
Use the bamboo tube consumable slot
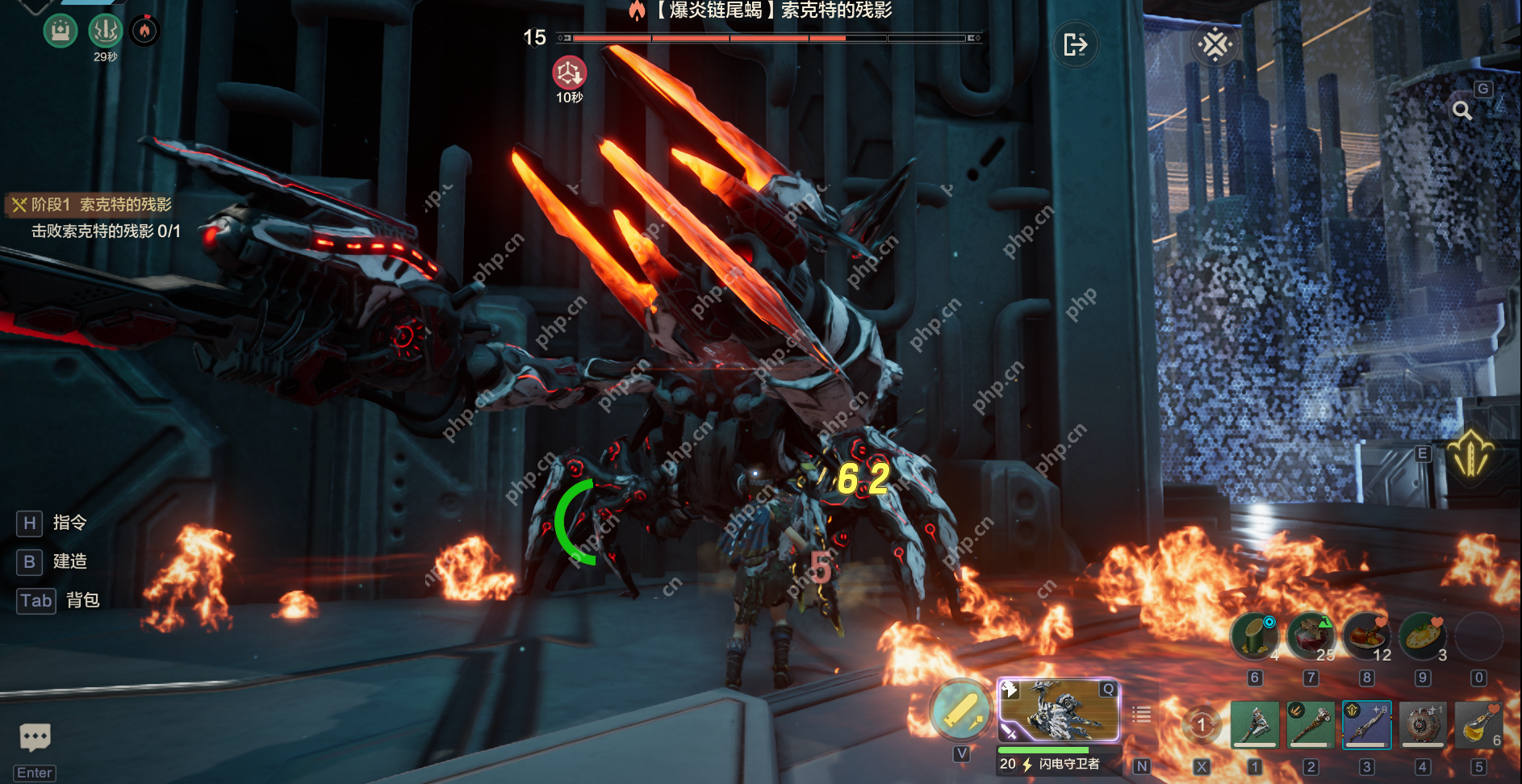pos(1254,636)
